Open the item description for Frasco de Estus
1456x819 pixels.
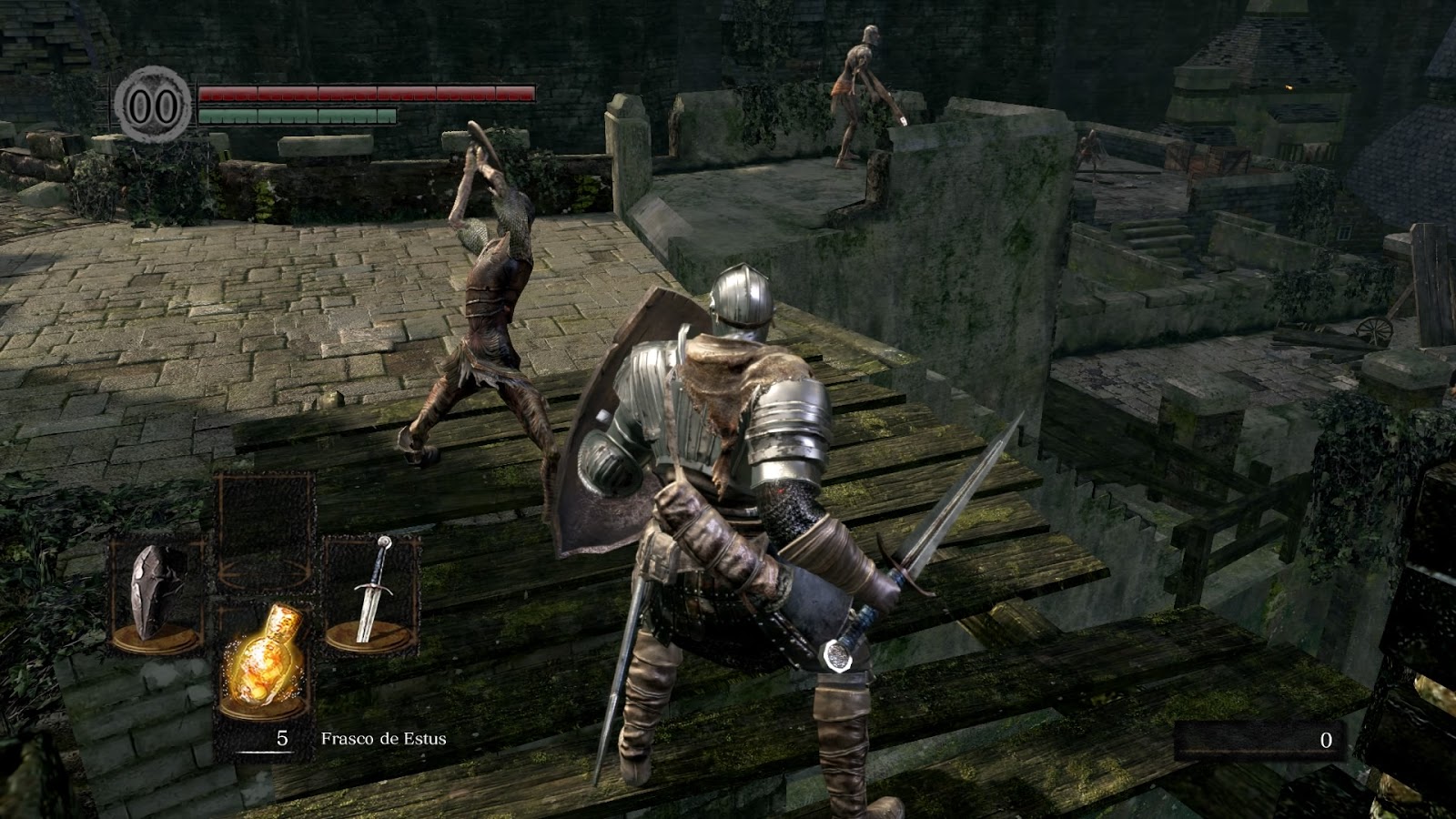click(x=387, y=739)
